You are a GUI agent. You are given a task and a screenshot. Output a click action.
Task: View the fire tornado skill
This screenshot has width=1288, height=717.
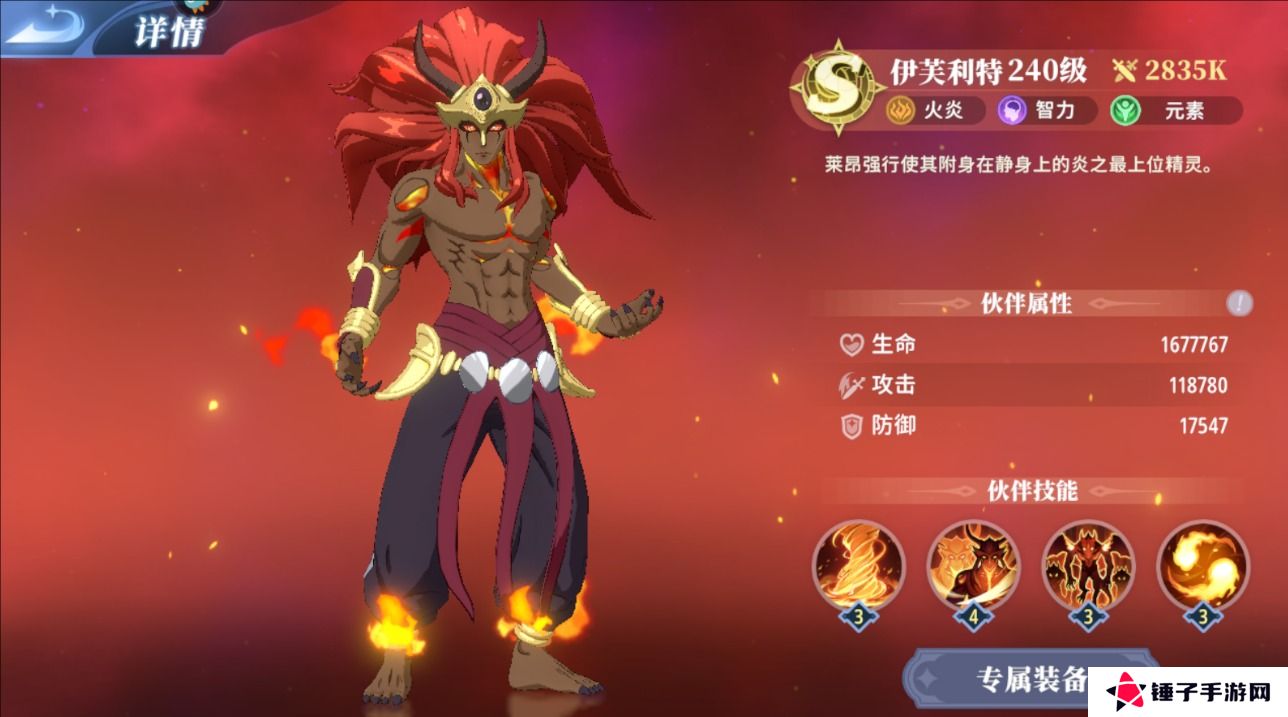858,566
